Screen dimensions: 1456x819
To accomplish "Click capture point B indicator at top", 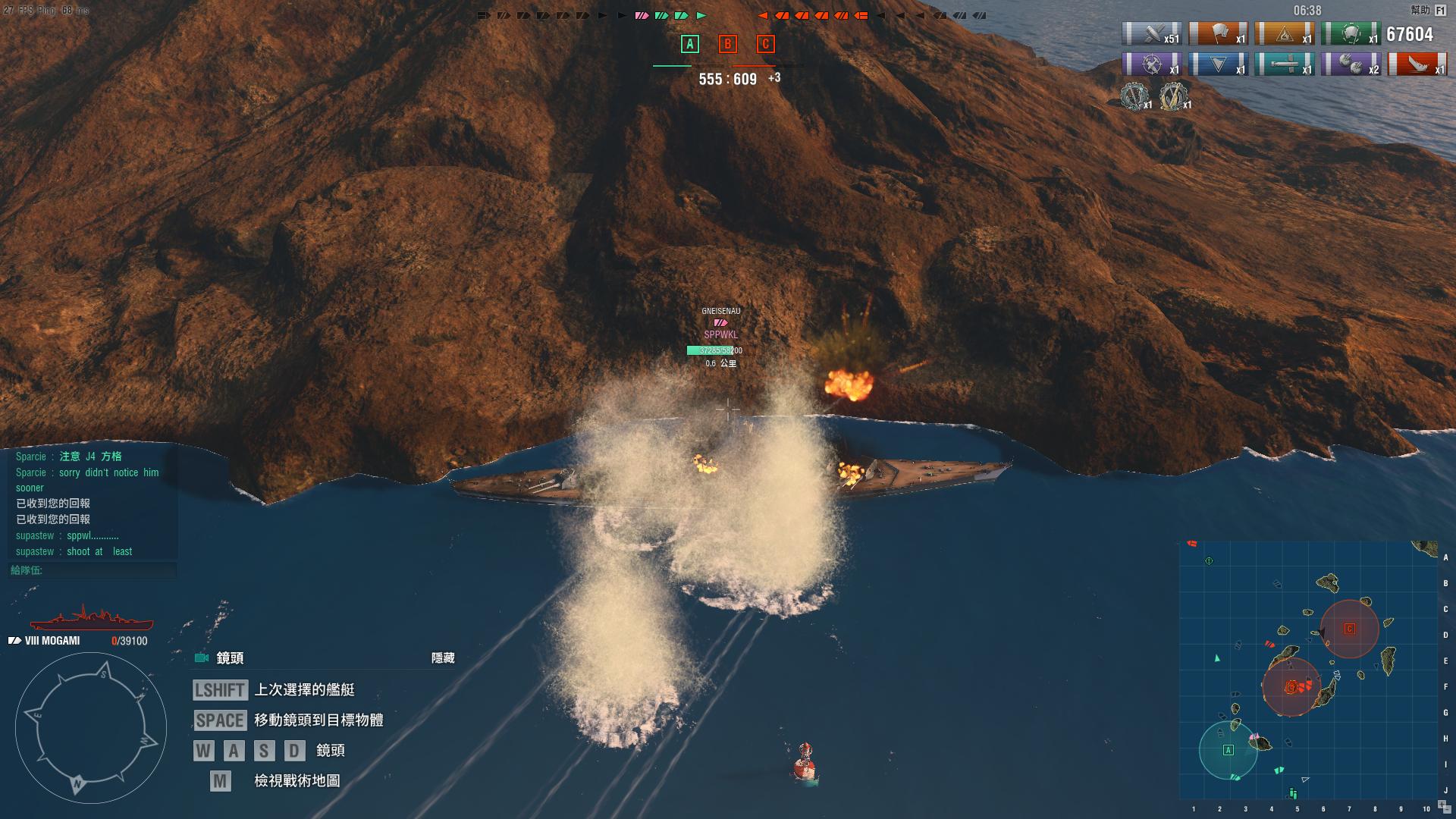I will (727, 44).
